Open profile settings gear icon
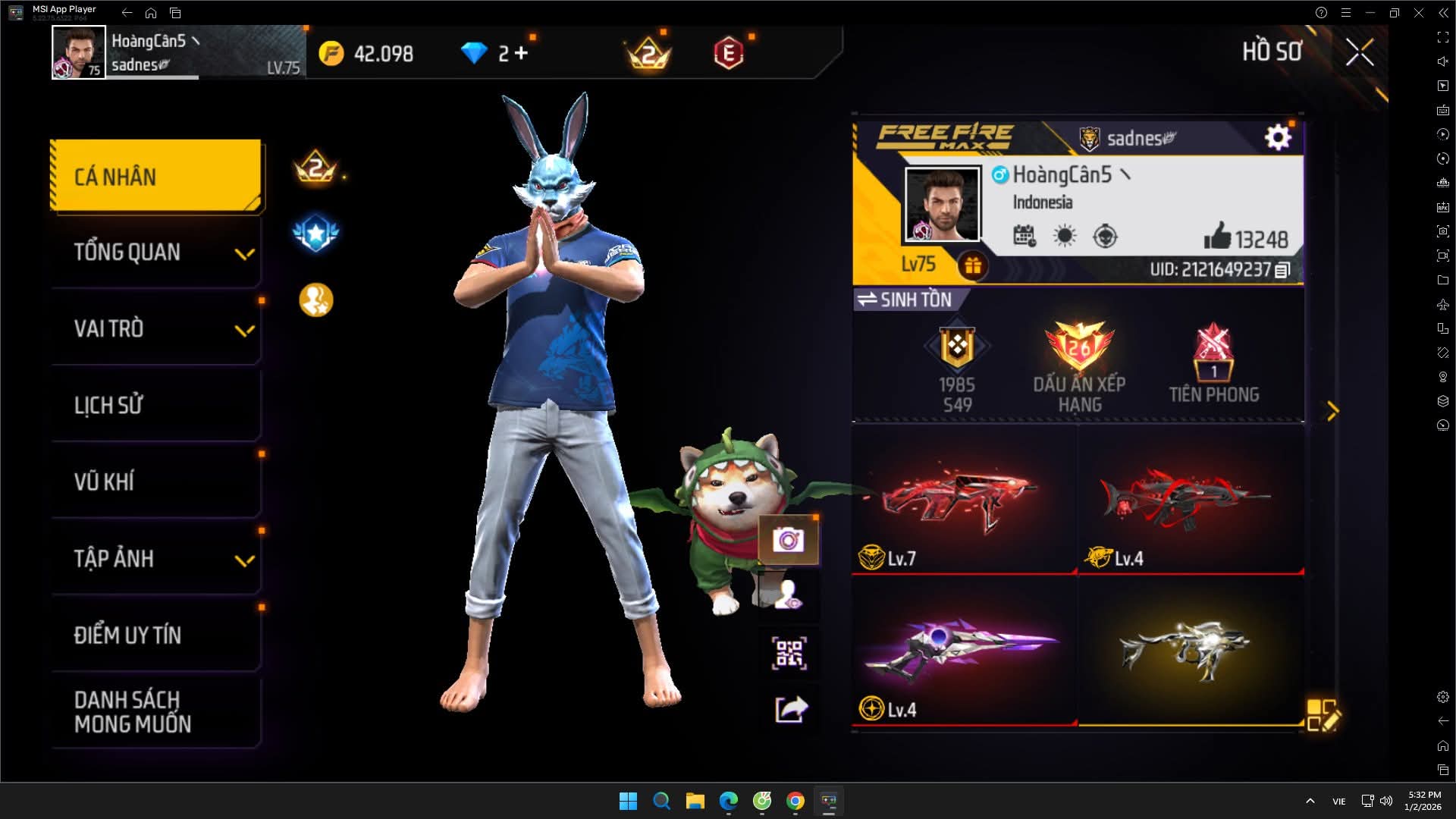 tap(1278, 137)
